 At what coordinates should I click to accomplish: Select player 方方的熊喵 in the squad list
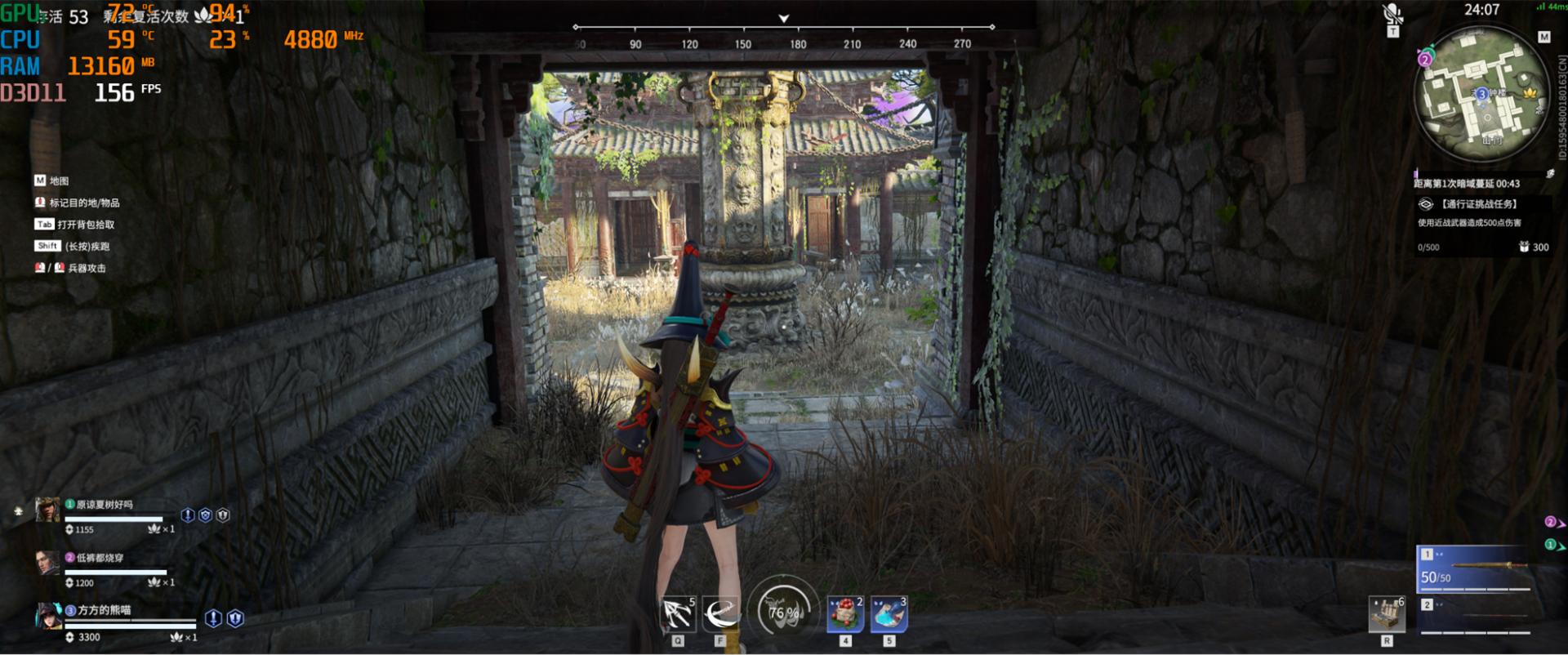(103, 610)
